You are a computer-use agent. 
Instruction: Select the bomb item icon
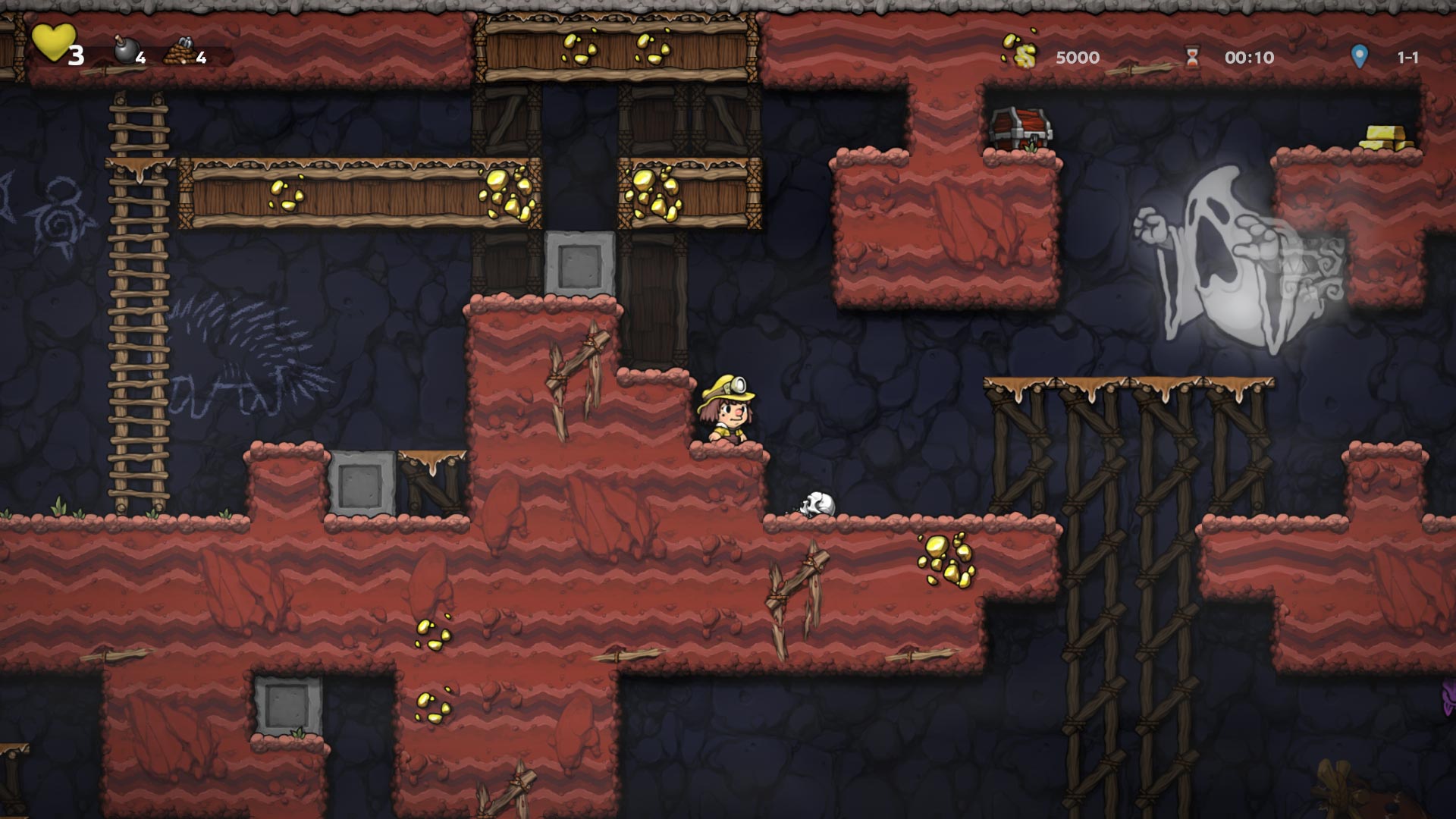(124, 50)
